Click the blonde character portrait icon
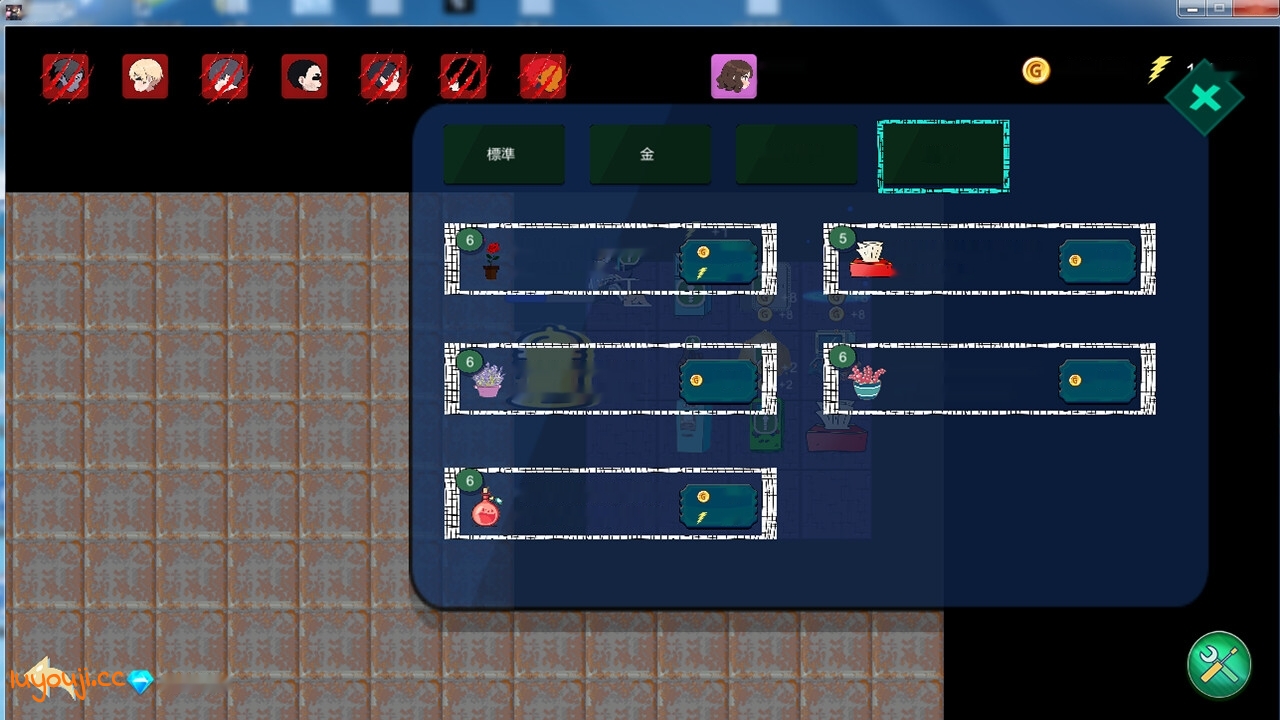This screenshot has width=1280, height=720. coord(145,75)
